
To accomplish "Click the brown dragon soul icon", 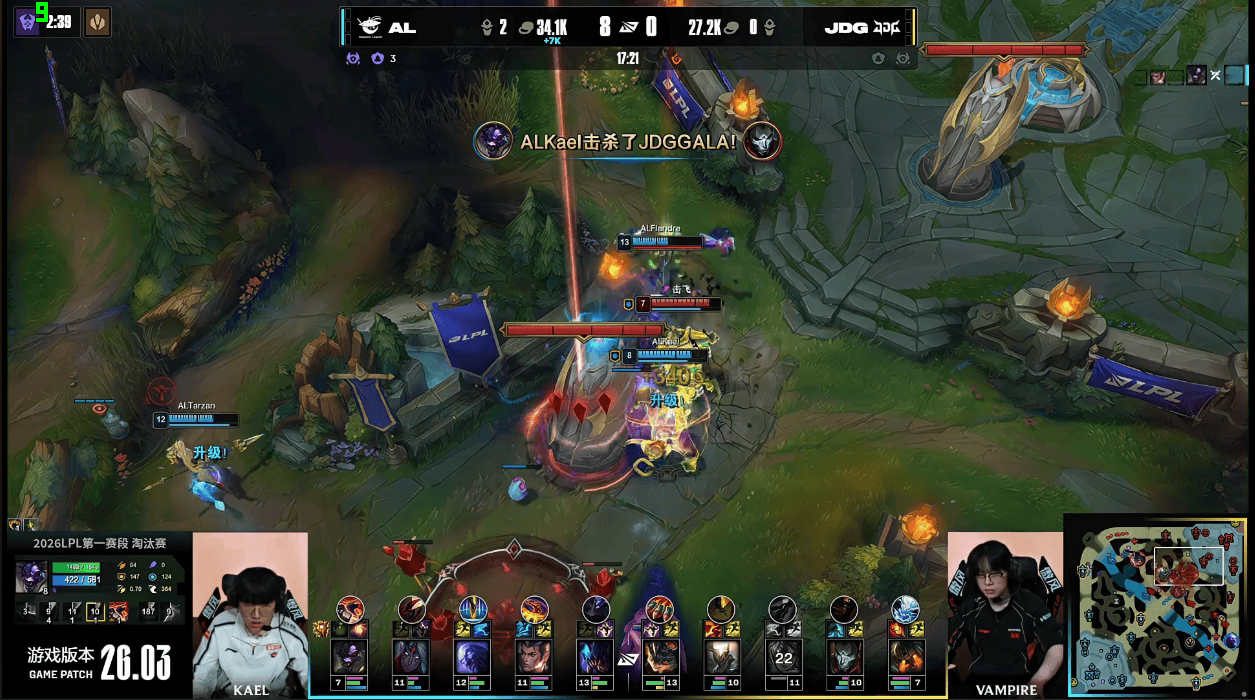I will click(x=97, y=21).
